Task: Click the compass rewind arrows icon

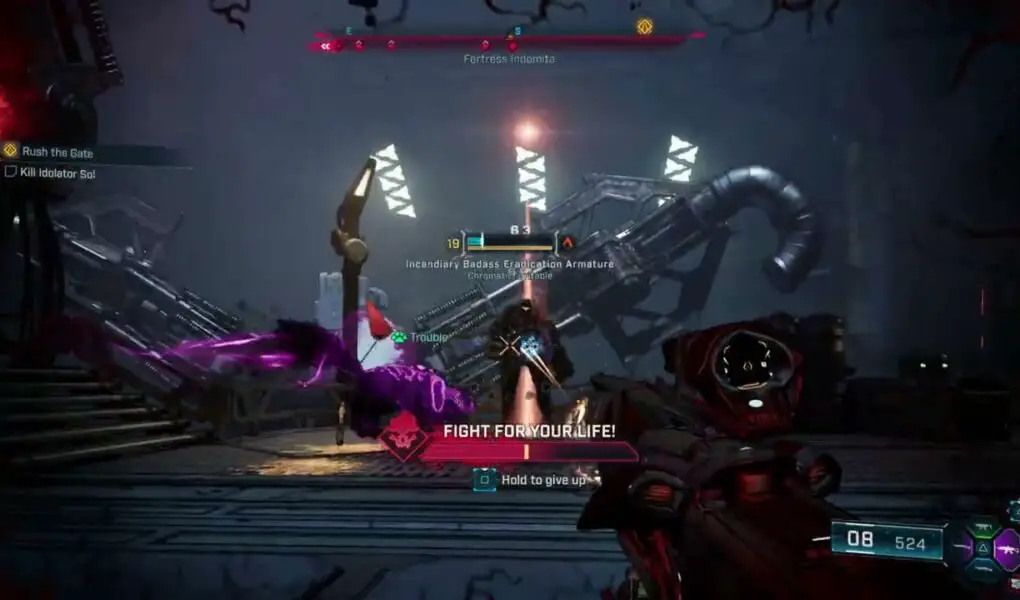Action: (x=324, y=45)
